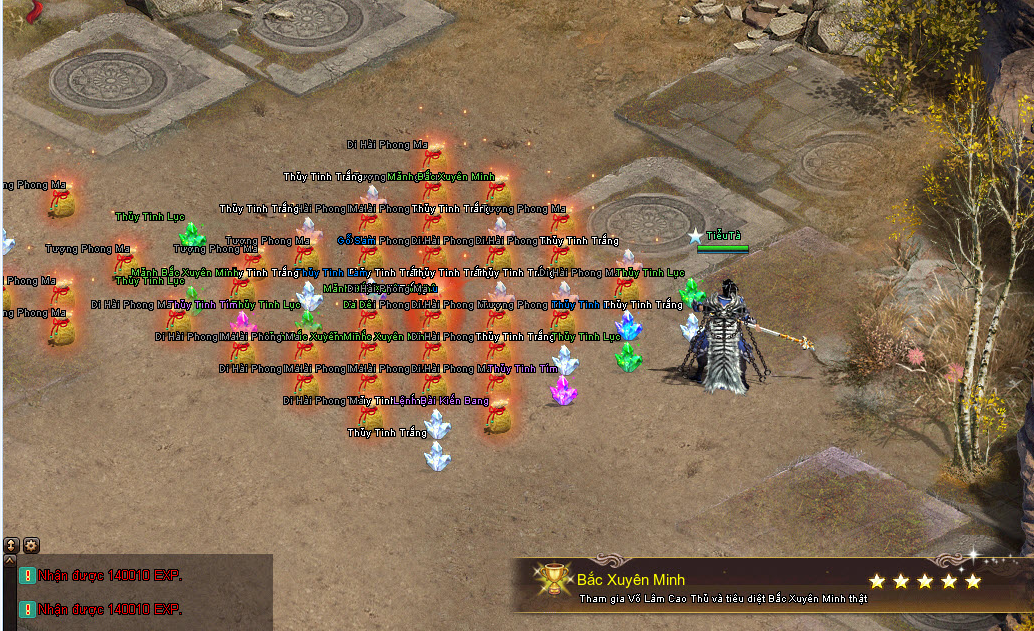Select the gold trophy achievement icon
This screenshot has width=1034, height=631.
coord(553,581)
